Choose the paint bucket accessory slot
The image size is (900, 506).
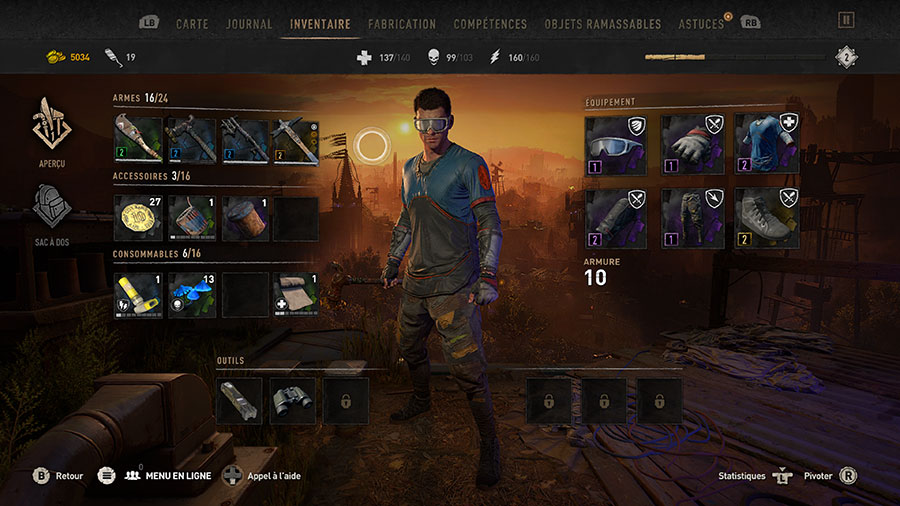[191, 218]
